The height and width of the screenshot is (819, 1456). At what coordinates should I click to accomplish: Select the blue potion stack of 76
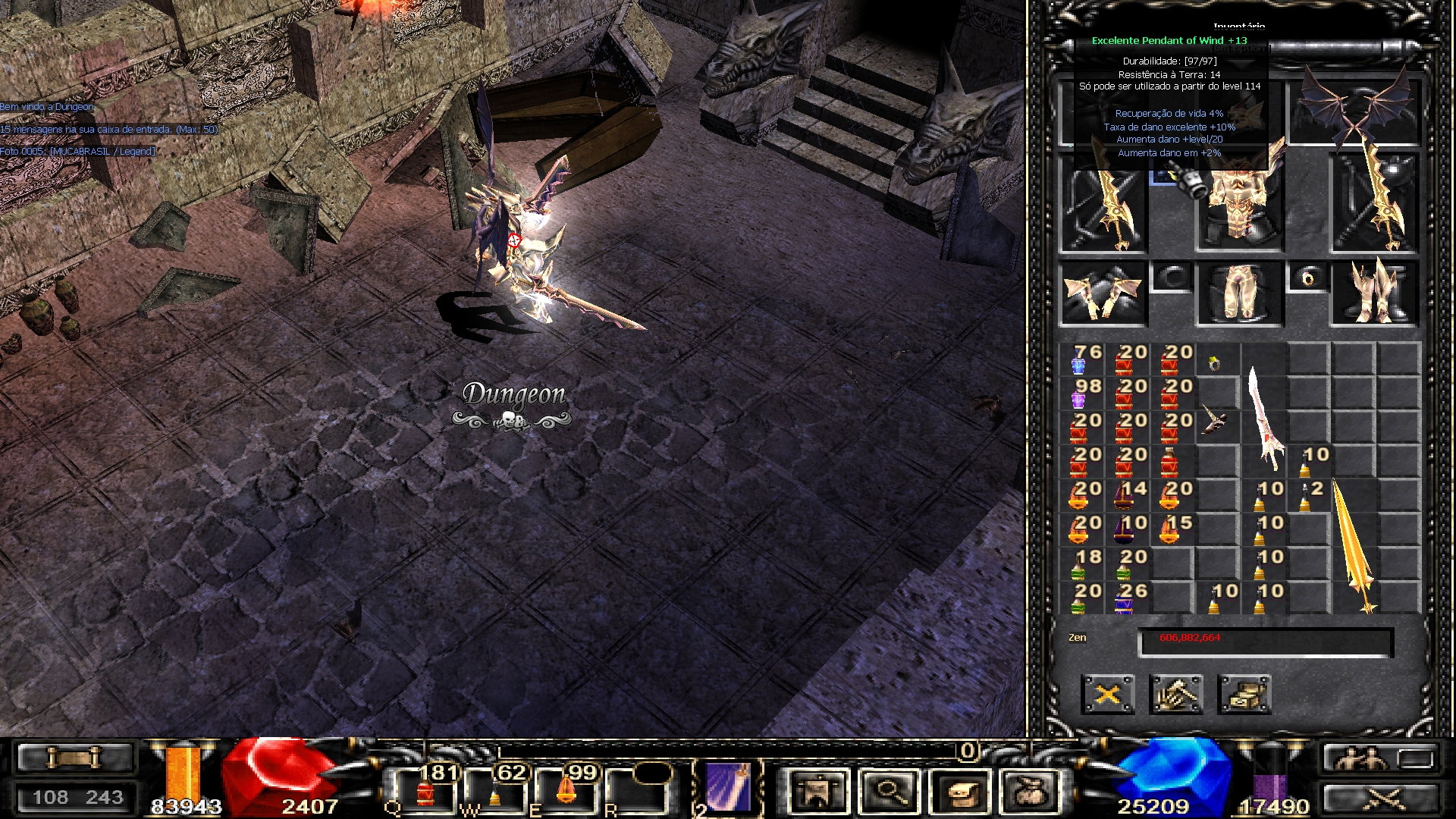1081,359
